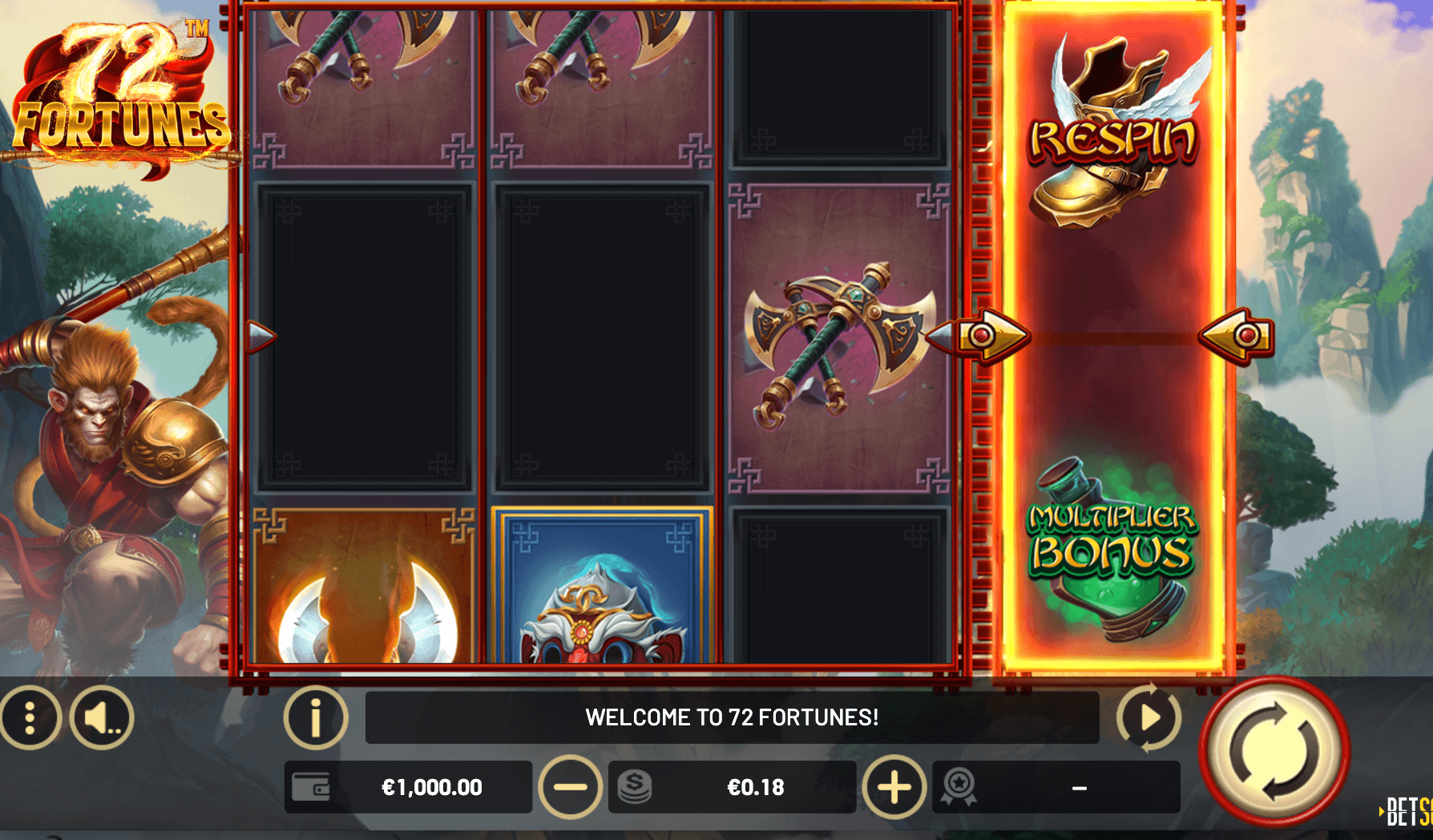Viewport: 1433px width, 840px height.
Task: Spin the reels with the big round button
Action: pyautogui.click(x=1274, y=752)
